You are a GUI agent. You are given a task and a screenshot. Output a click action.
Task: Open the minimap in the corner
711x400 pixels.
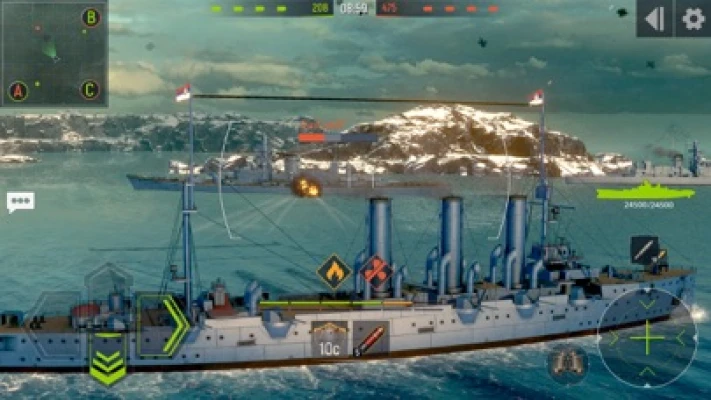point(54,53)
